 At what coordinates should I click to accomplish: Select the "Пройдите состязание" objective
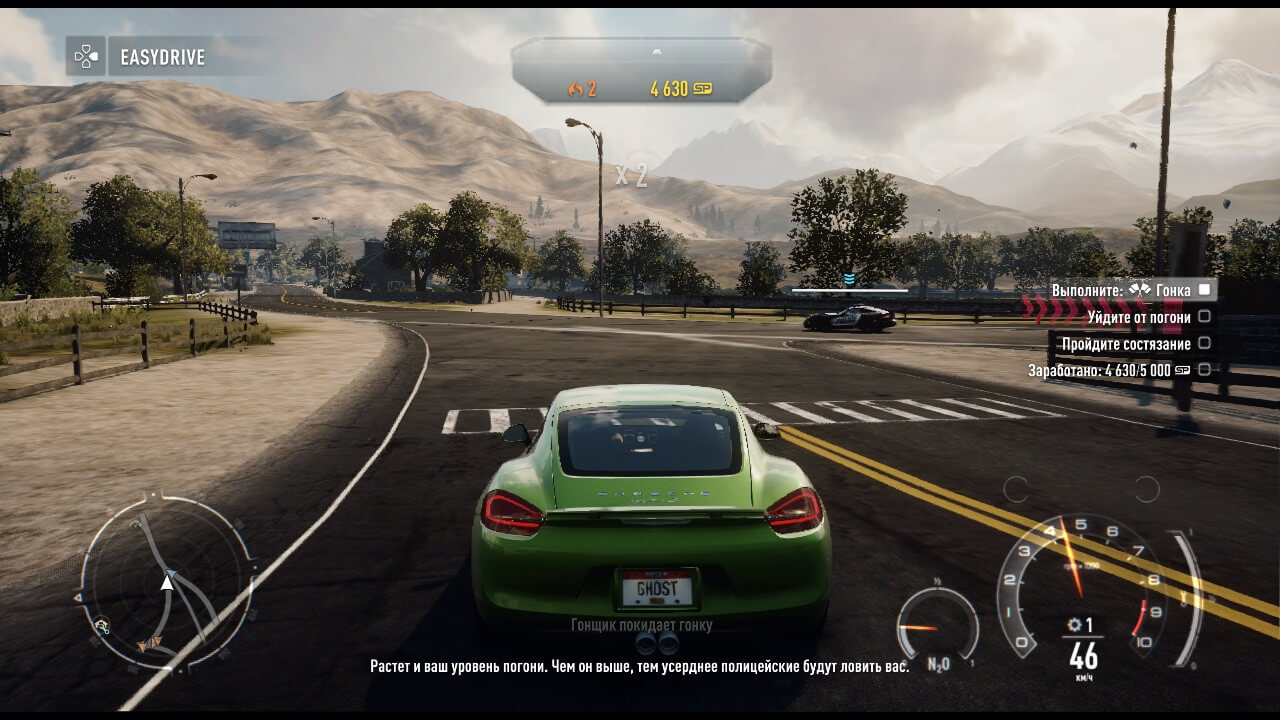(x=1126, y=344)
